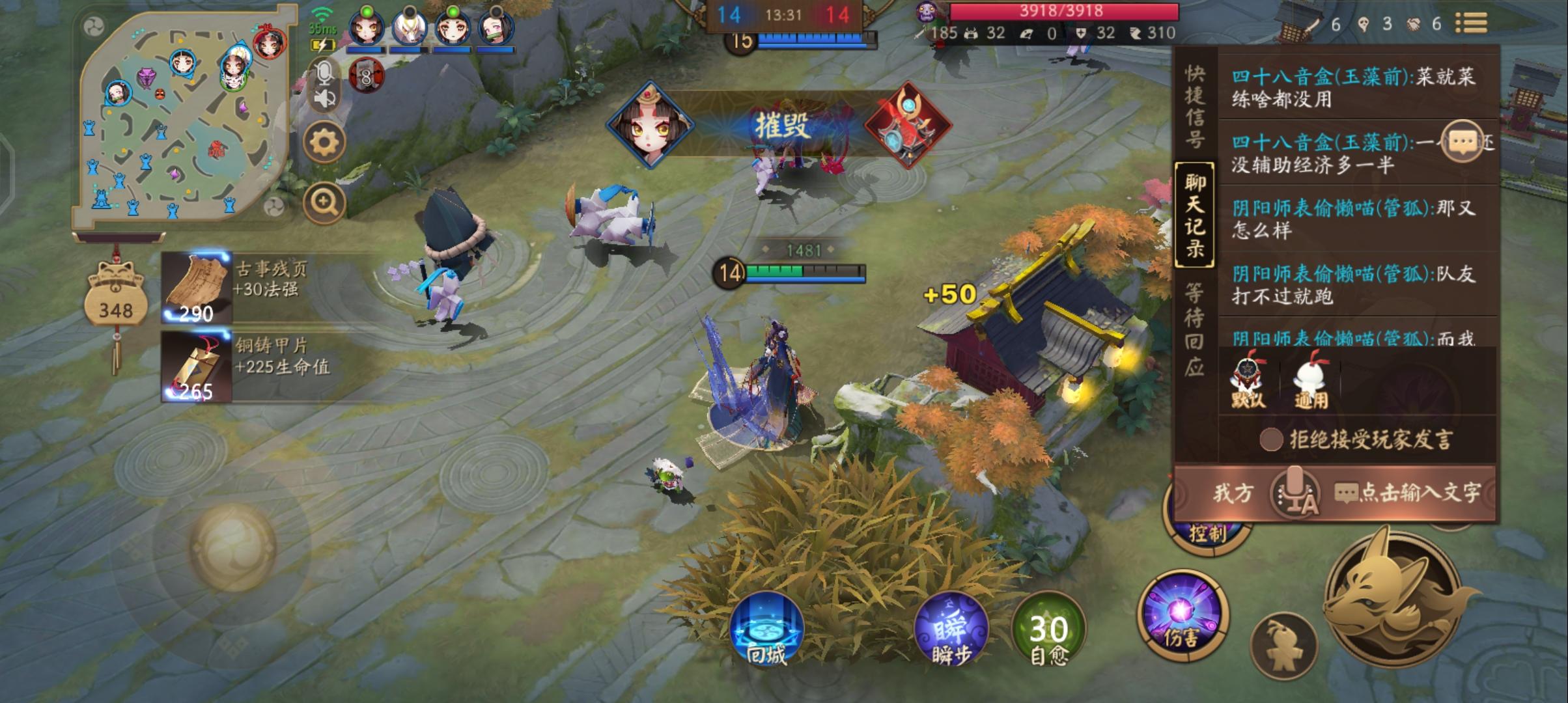
Task: Mute the microphone
Action: (x=323, y=74)
